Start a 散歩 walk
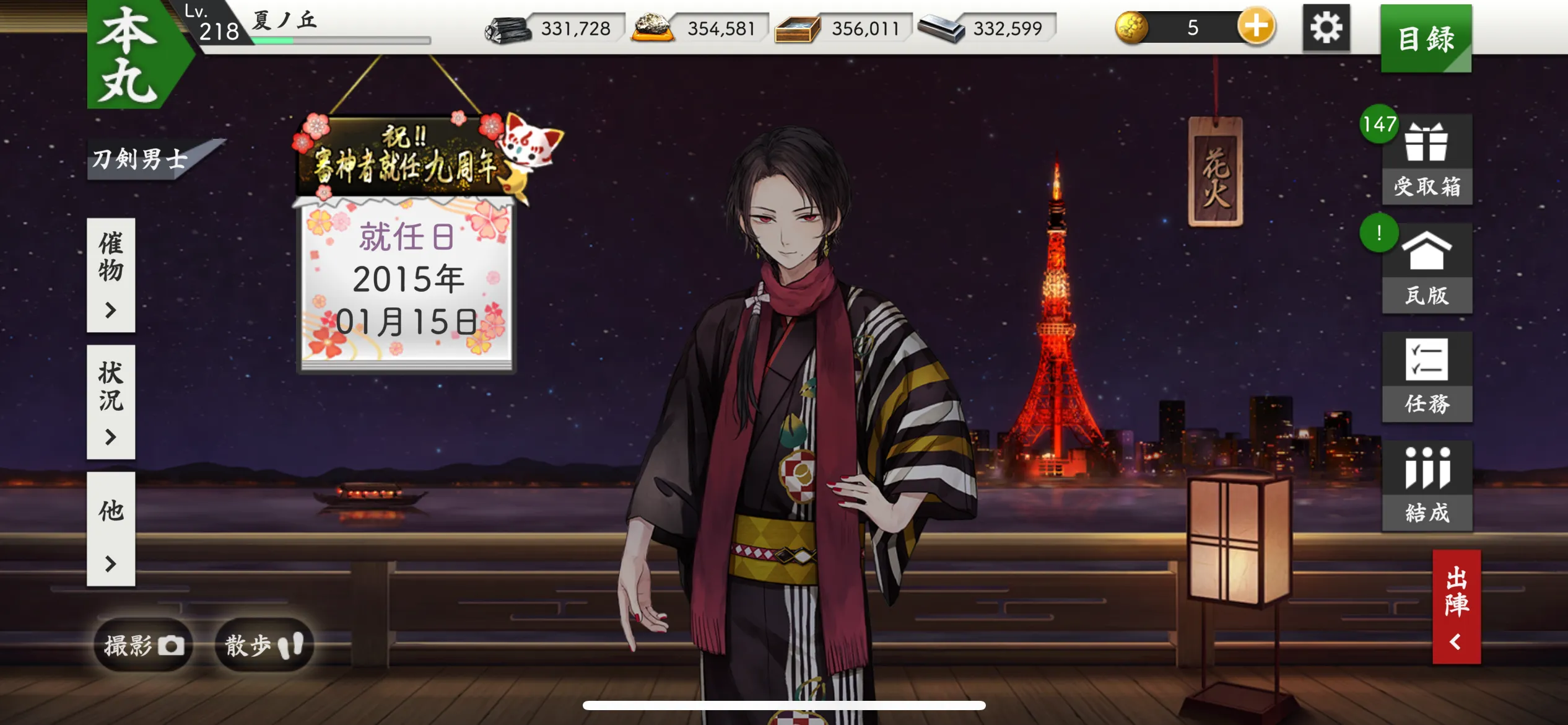1568x725 pixels. 263,644
